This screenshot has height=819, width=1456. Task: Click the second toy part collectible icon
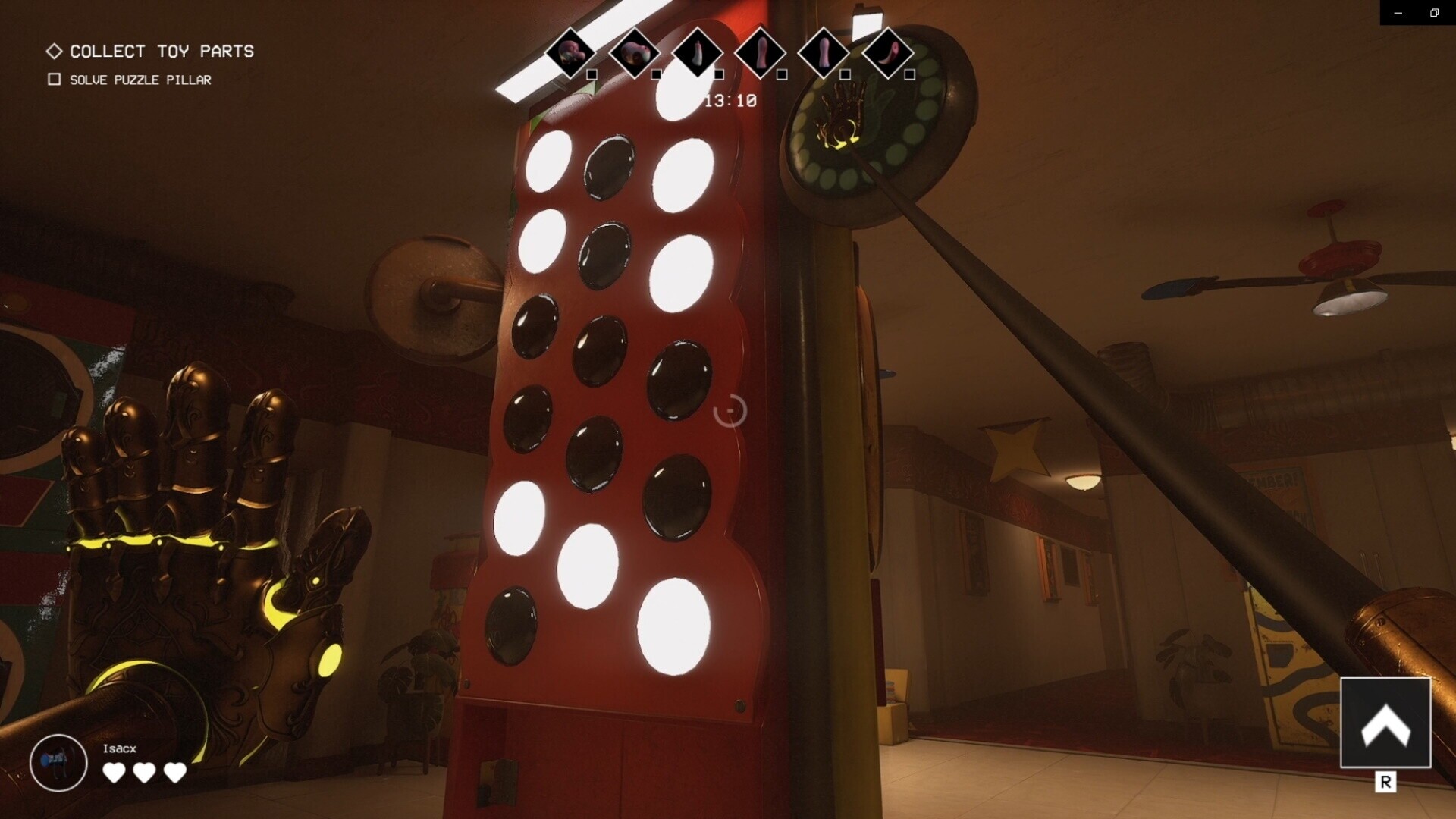[x=635, y=53]
